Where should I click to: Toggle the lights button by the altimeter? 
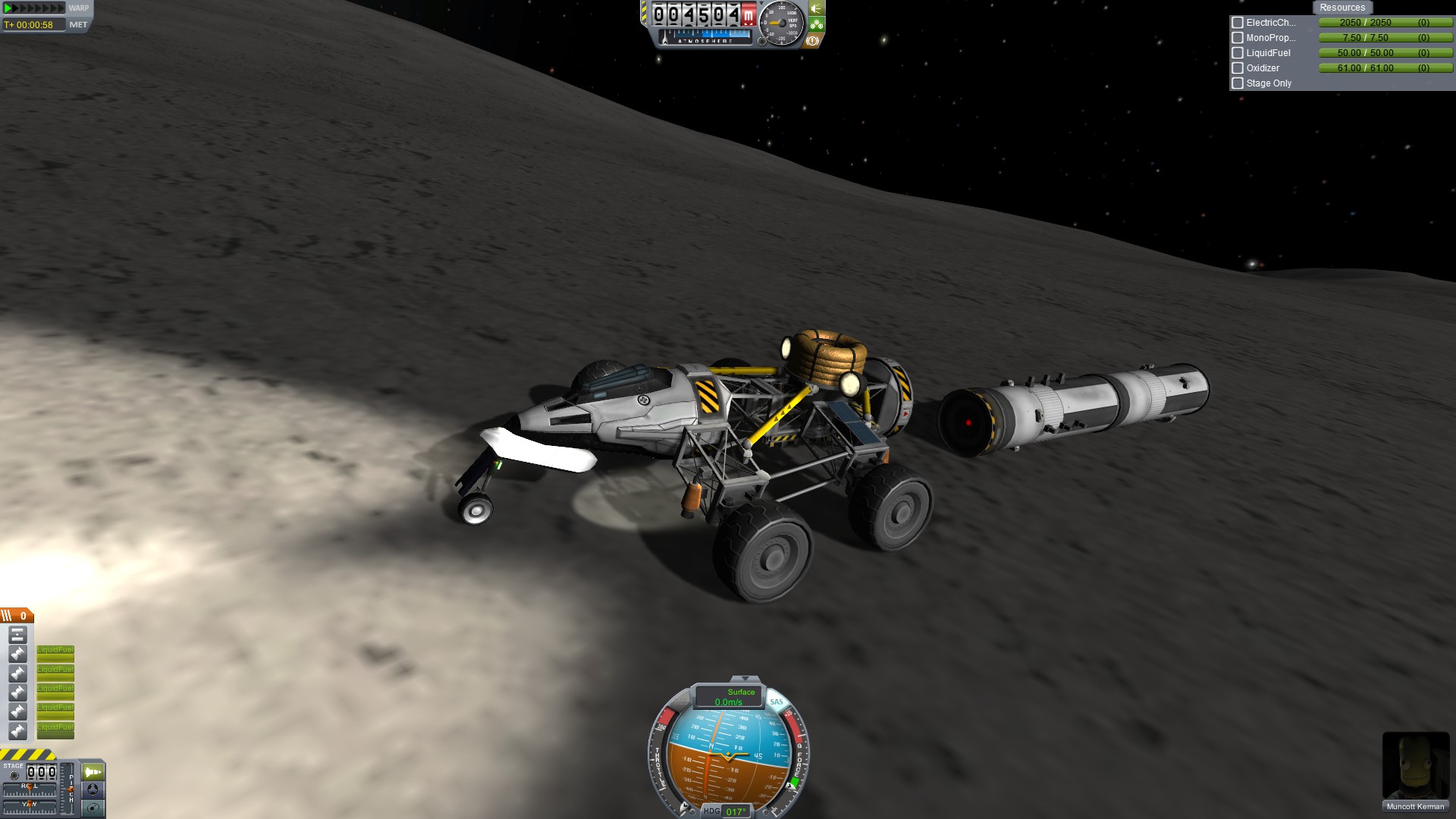pyautogui.click(x=816, y=8)
